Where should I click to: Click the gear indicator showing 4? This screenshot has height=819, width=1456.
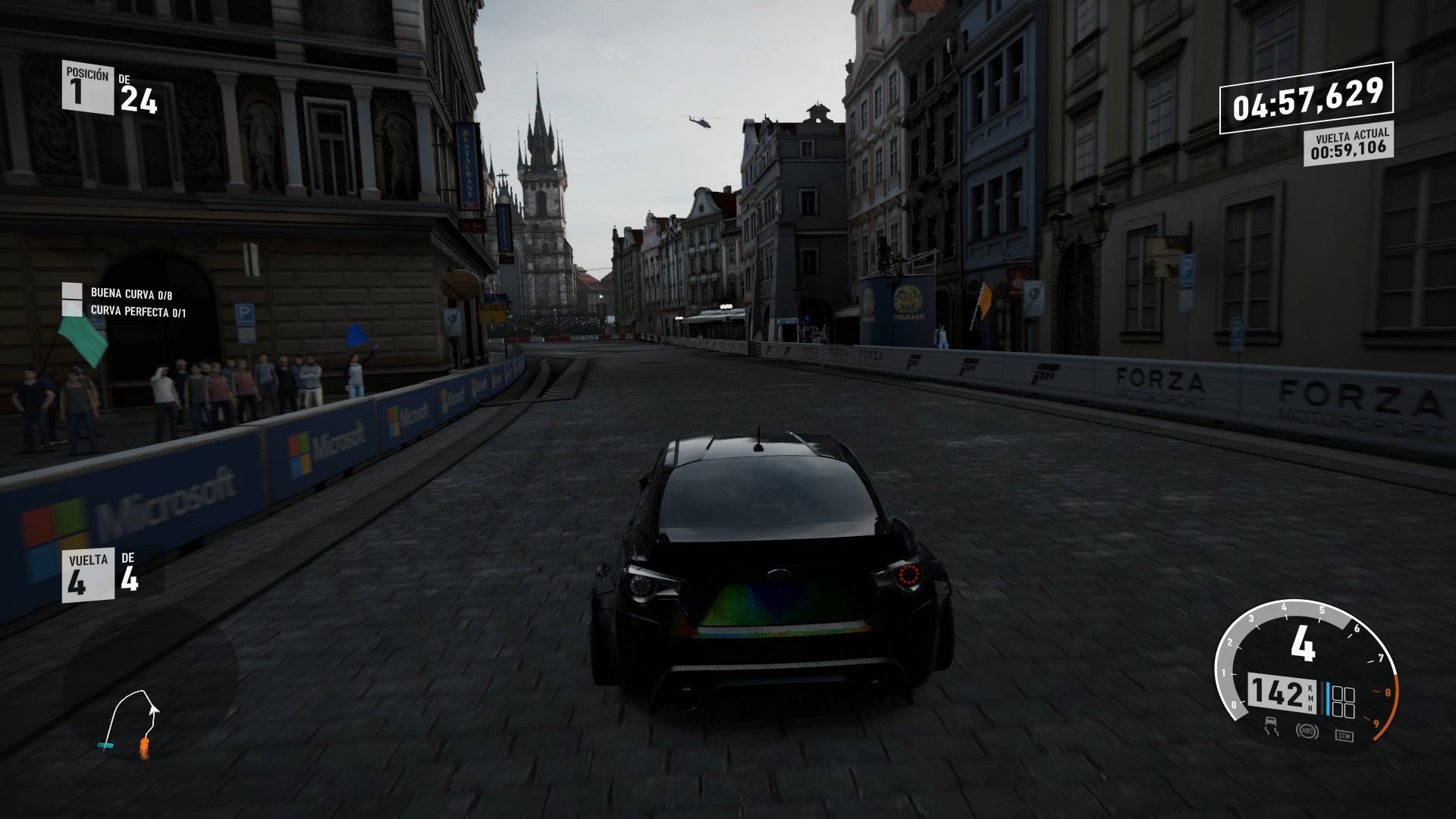click(1304, 645)
